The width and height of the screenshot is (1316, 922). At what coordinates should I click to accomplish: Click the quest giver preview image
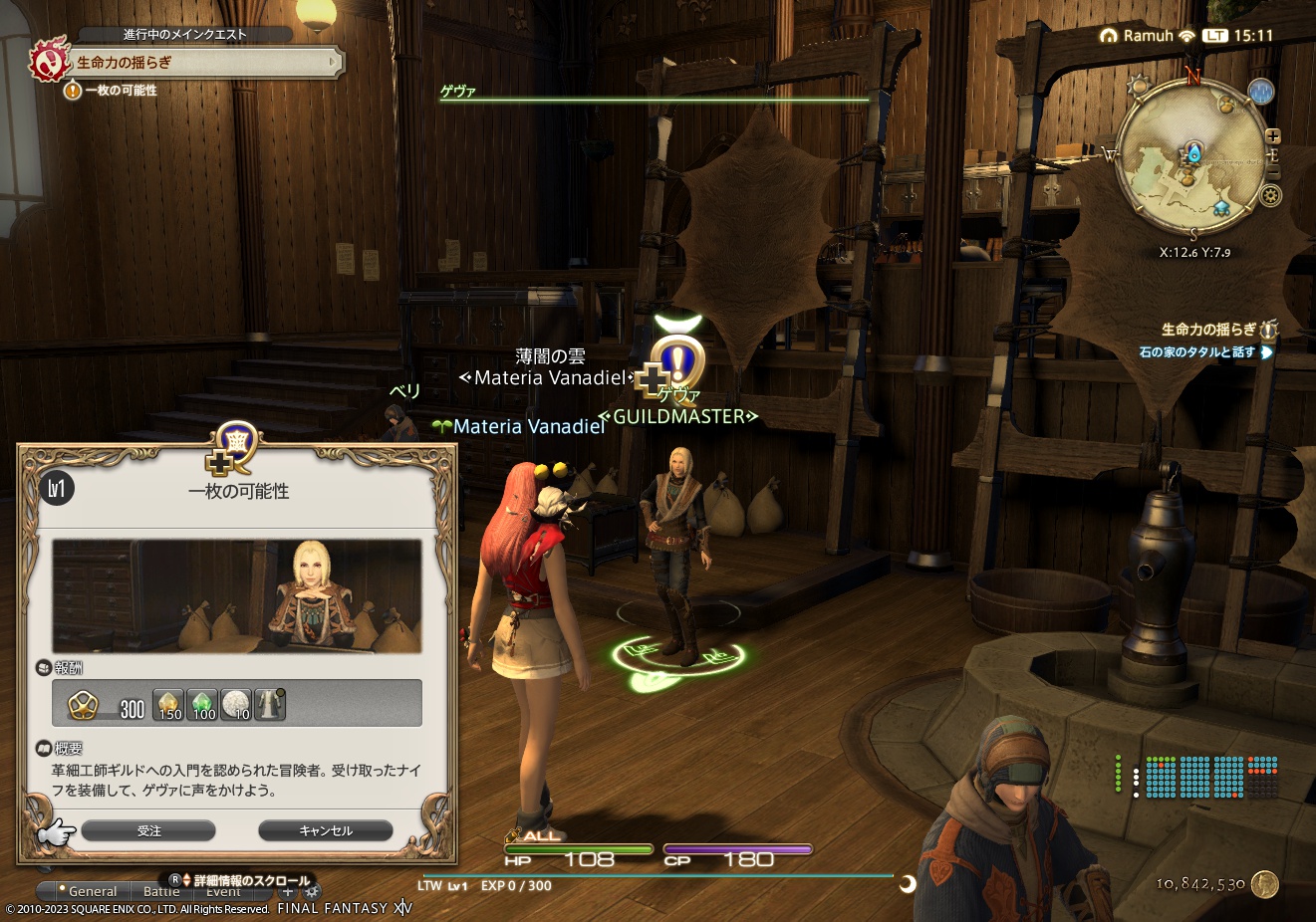(237, 594)
